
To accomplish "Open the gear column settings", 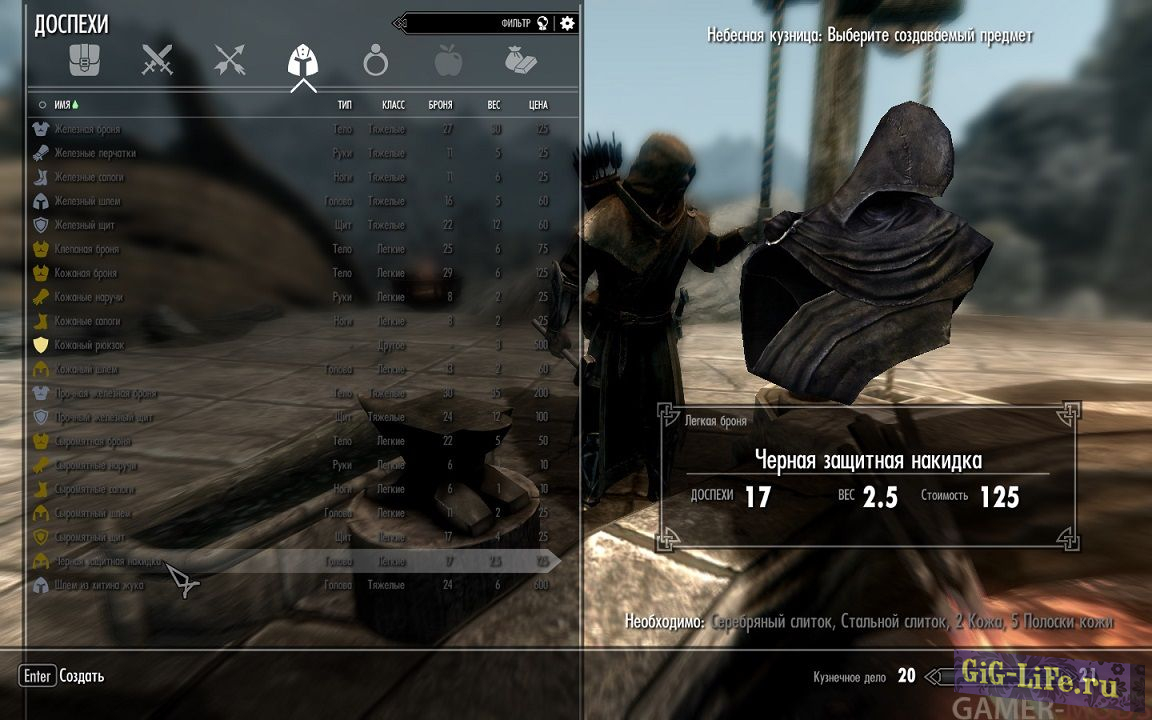I will [568, 23].
